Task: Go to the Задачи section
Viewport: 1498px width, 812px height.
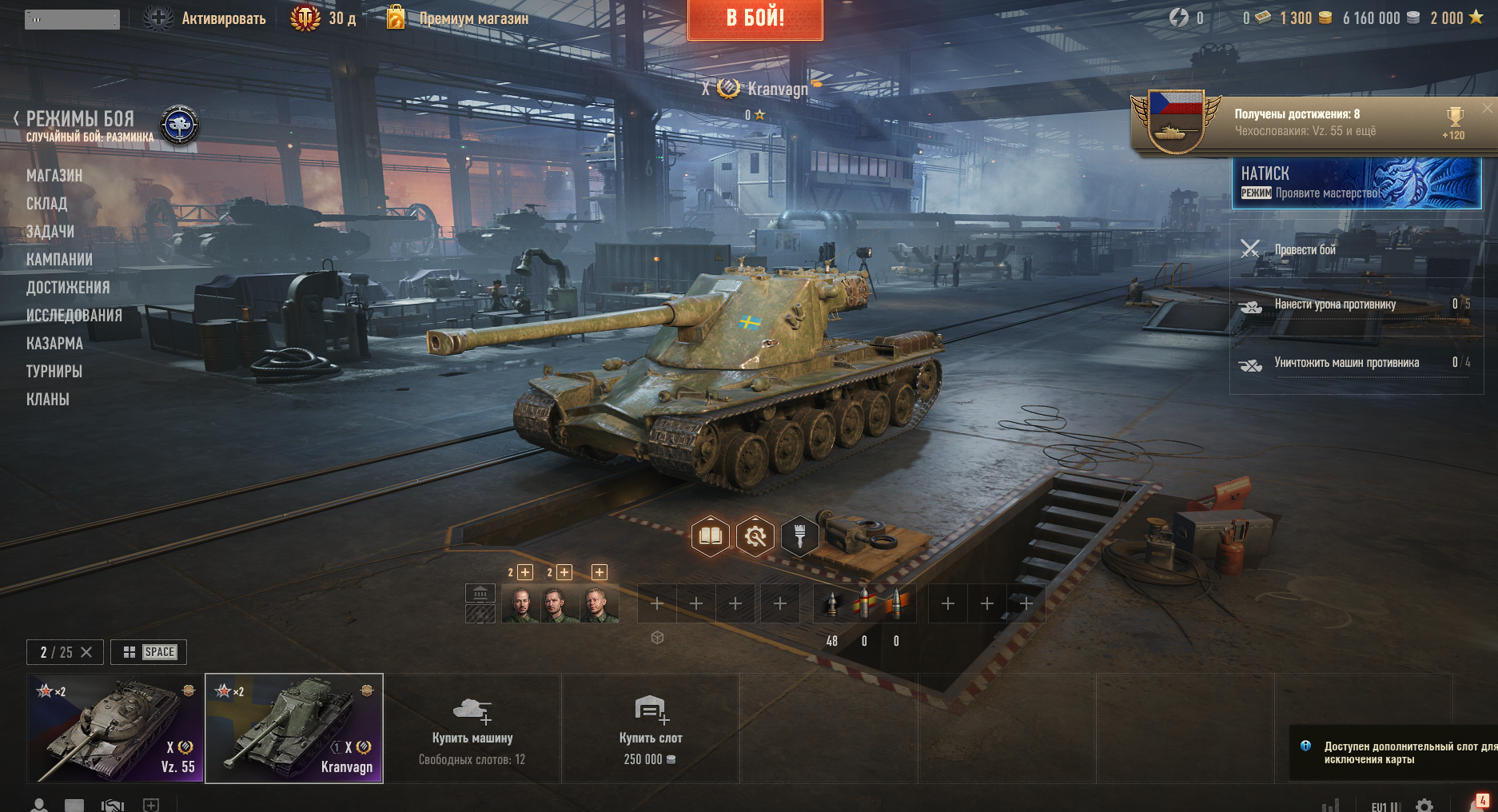Action: (x=50, y=232)
